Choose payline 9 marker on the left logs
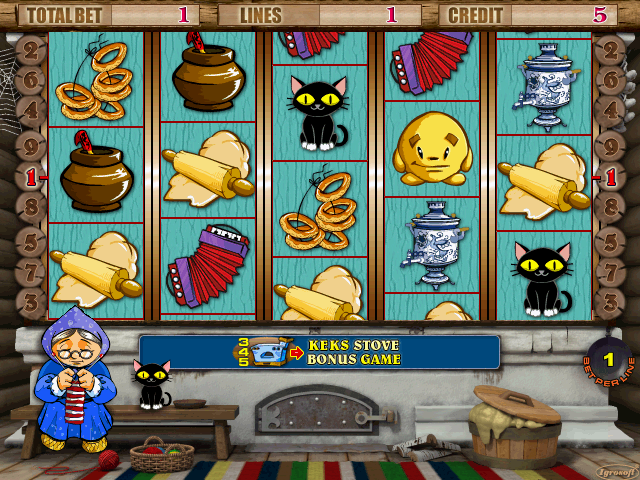640x480 pixels. tap(31, 144)
